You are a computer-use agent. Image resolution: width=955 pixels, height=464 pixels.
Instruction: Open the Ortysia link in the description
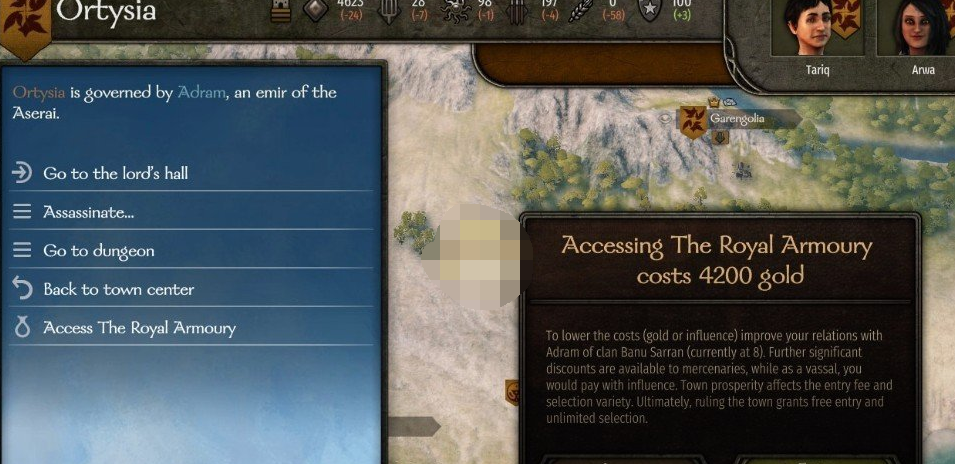[x=38, y=93]
